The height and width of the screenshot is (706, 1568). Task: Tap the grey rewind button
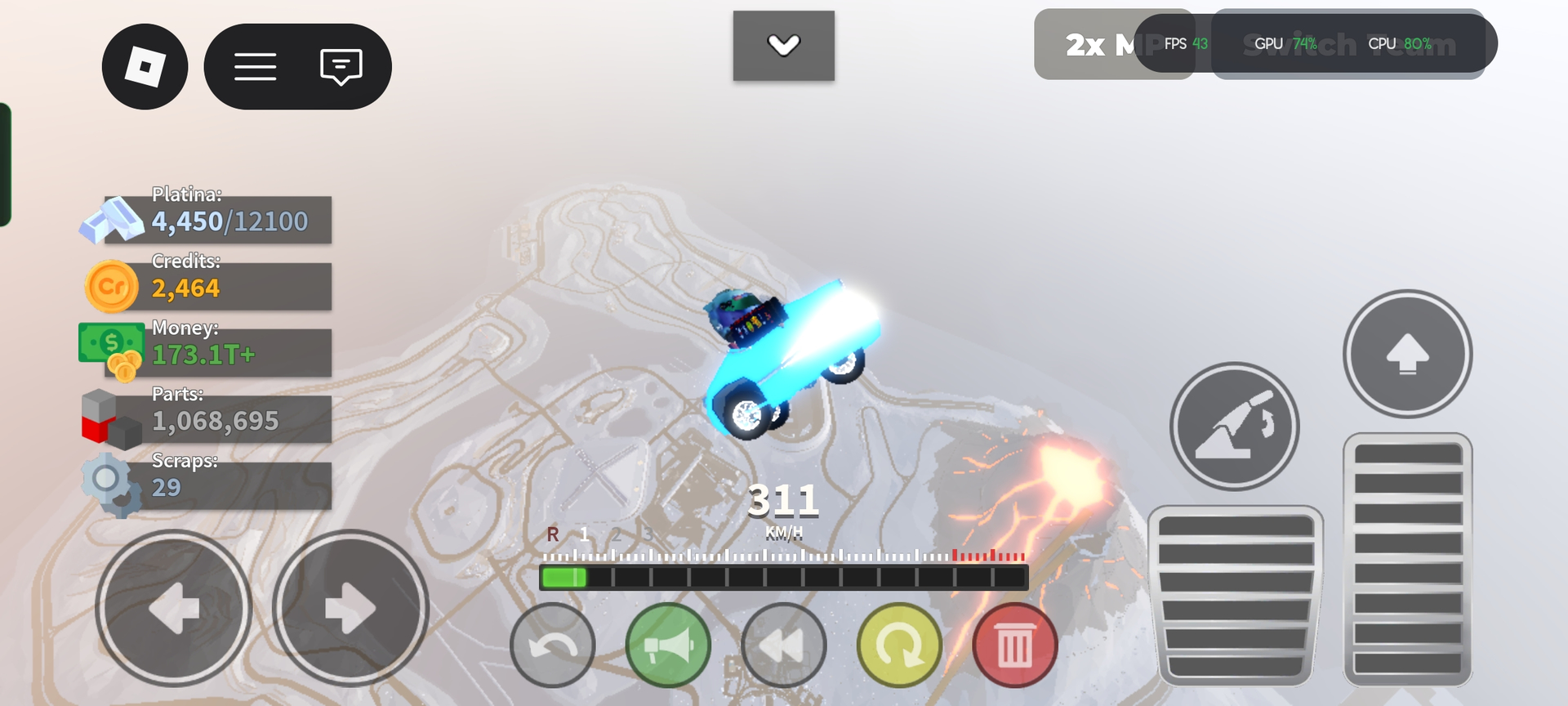784,646
